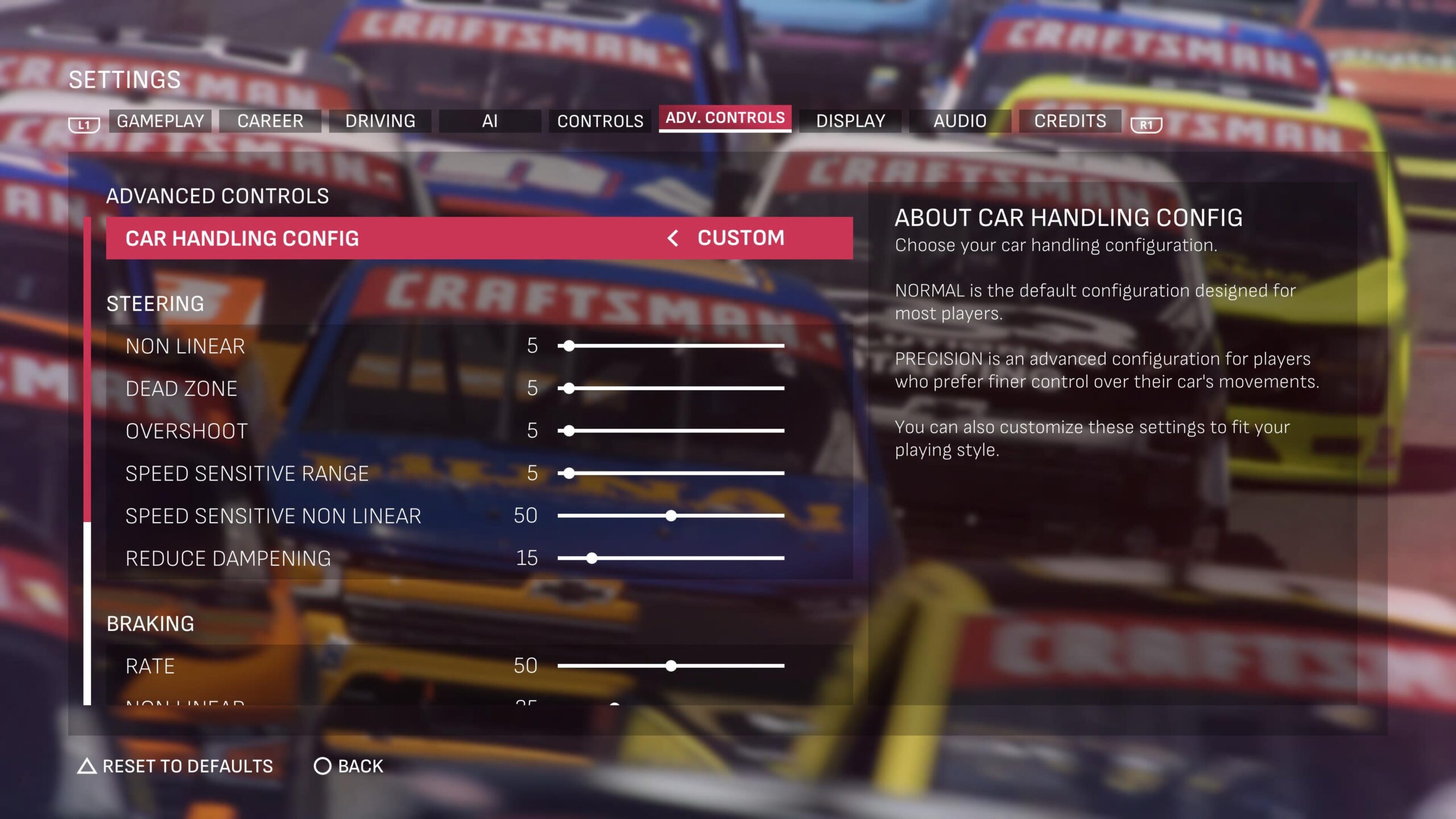Viewport: 1456px width, 819px height.
Task: Open the Career settings tab
Action: coord(270,121)
